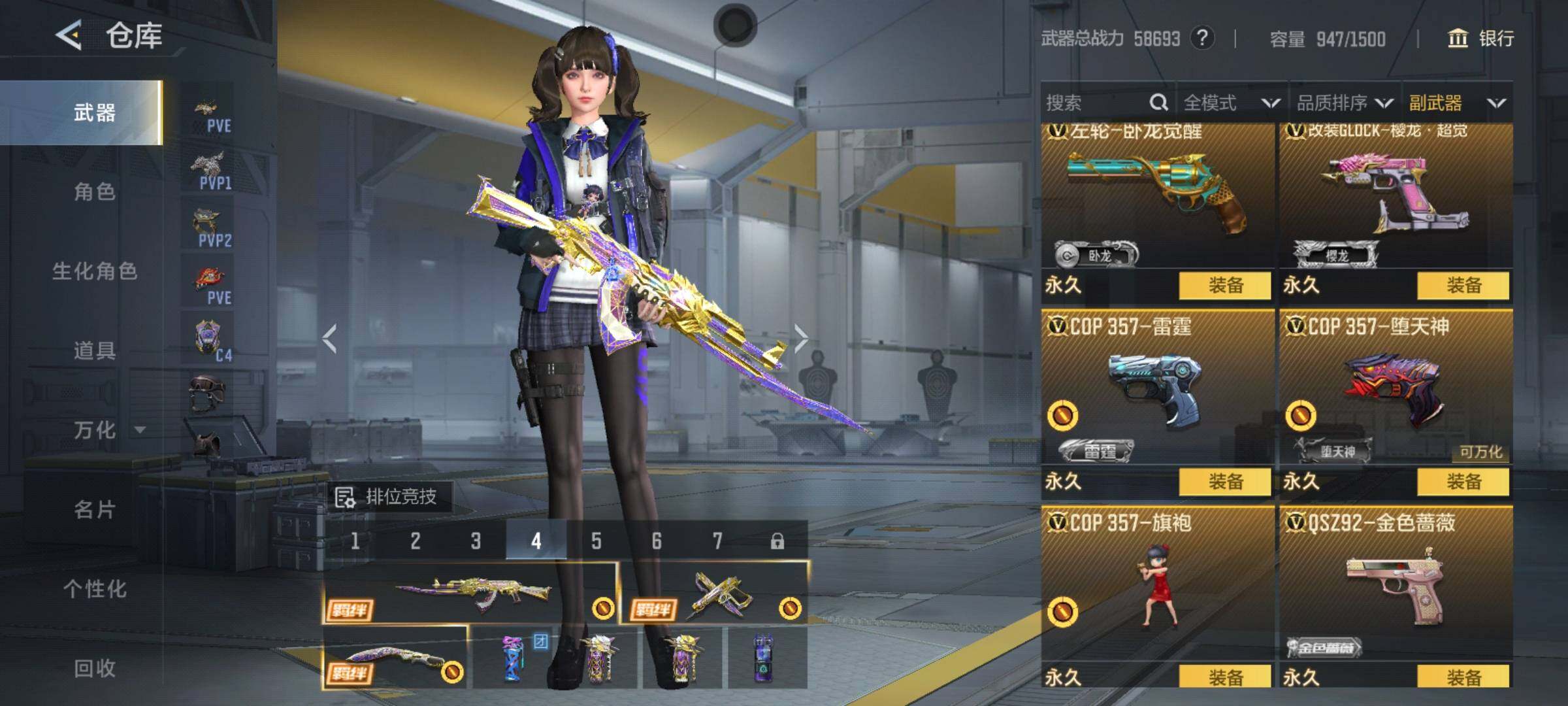Switch to loadout slot 5
This screenshot has height=706, width=1568.
(x=596, y=541)
